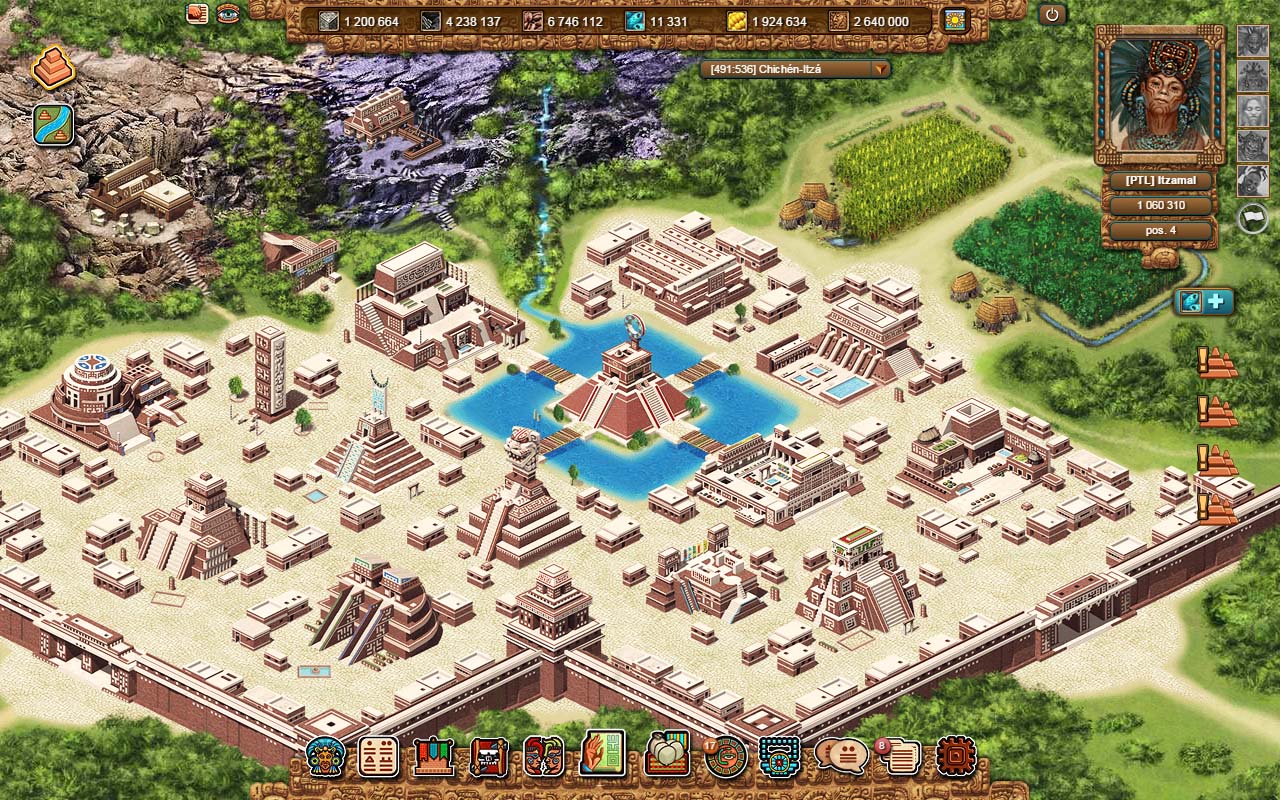Add turquoise with the plus button
The image size is (1280, 800).
coord(1218,302)
